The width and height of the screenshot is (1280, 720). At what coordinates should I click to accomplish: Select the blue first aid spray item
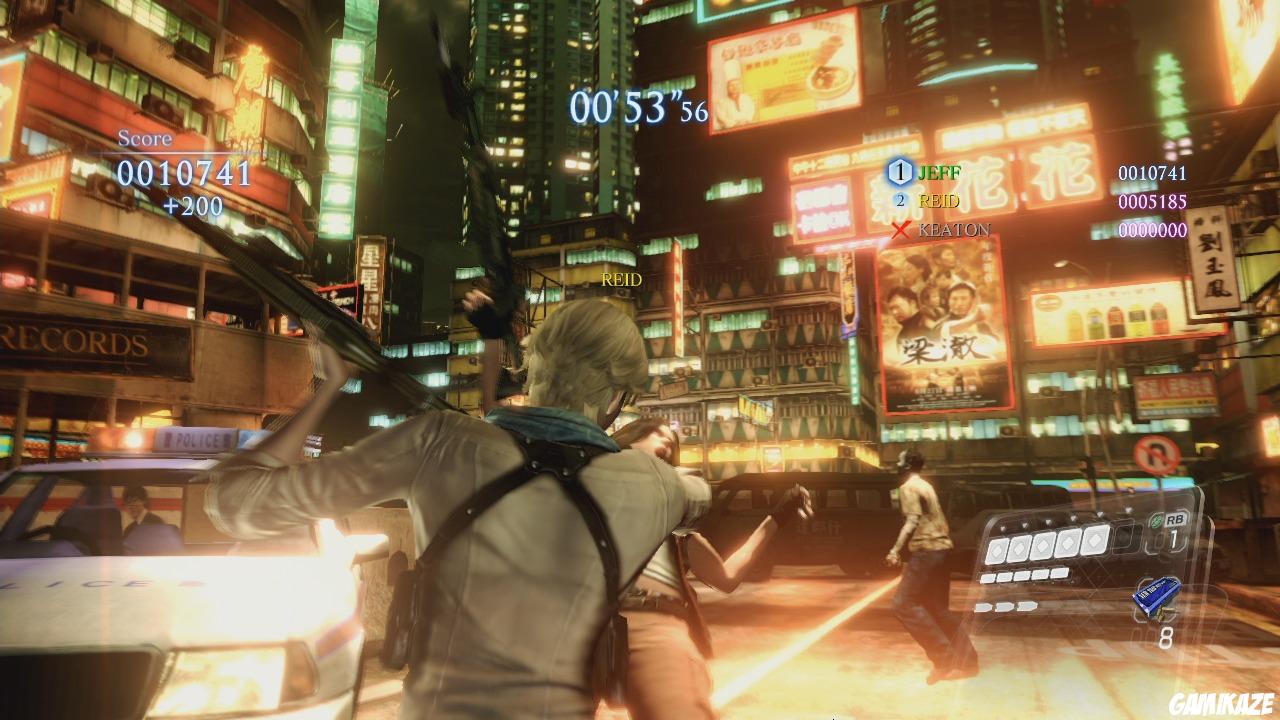point(1158,595)
